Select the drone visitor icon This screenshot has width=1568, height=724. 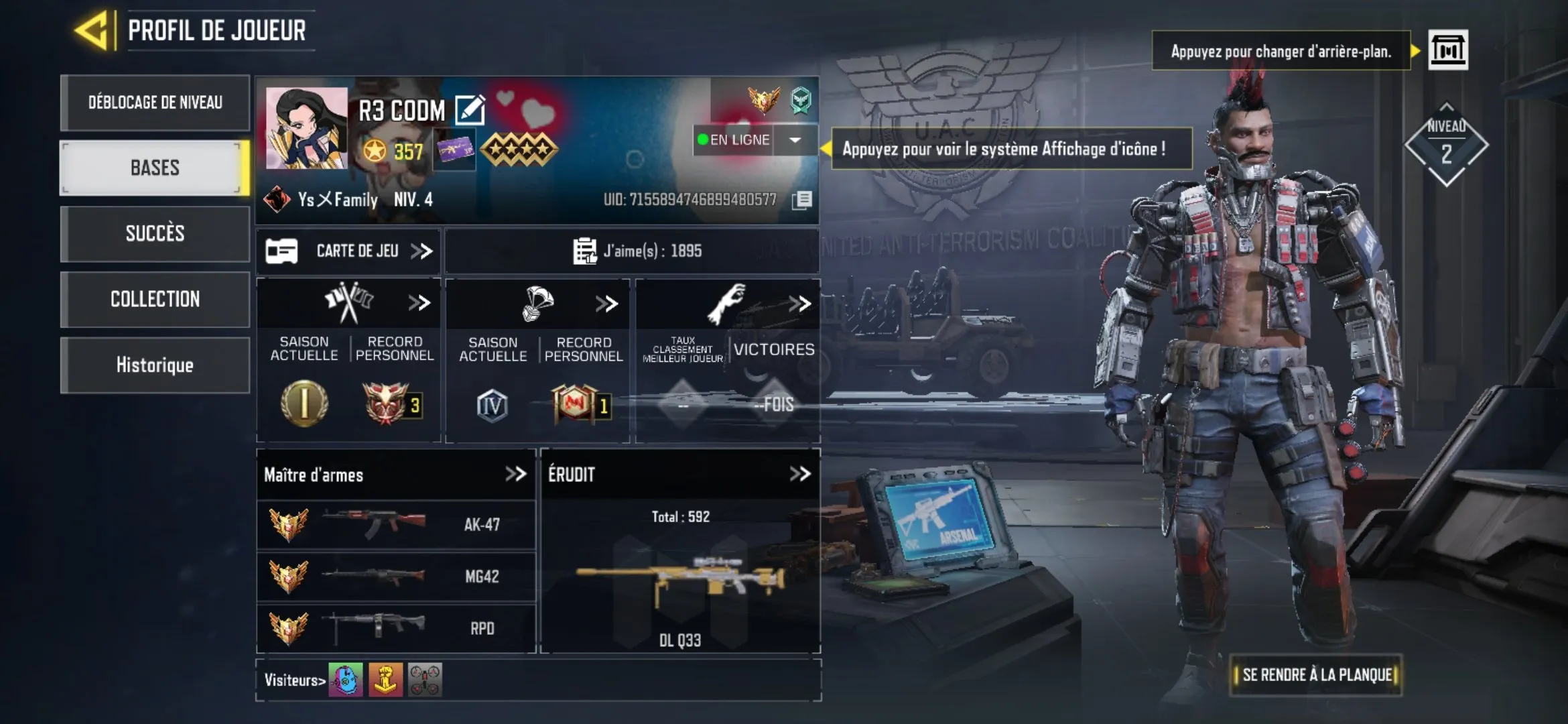(426, 678)
